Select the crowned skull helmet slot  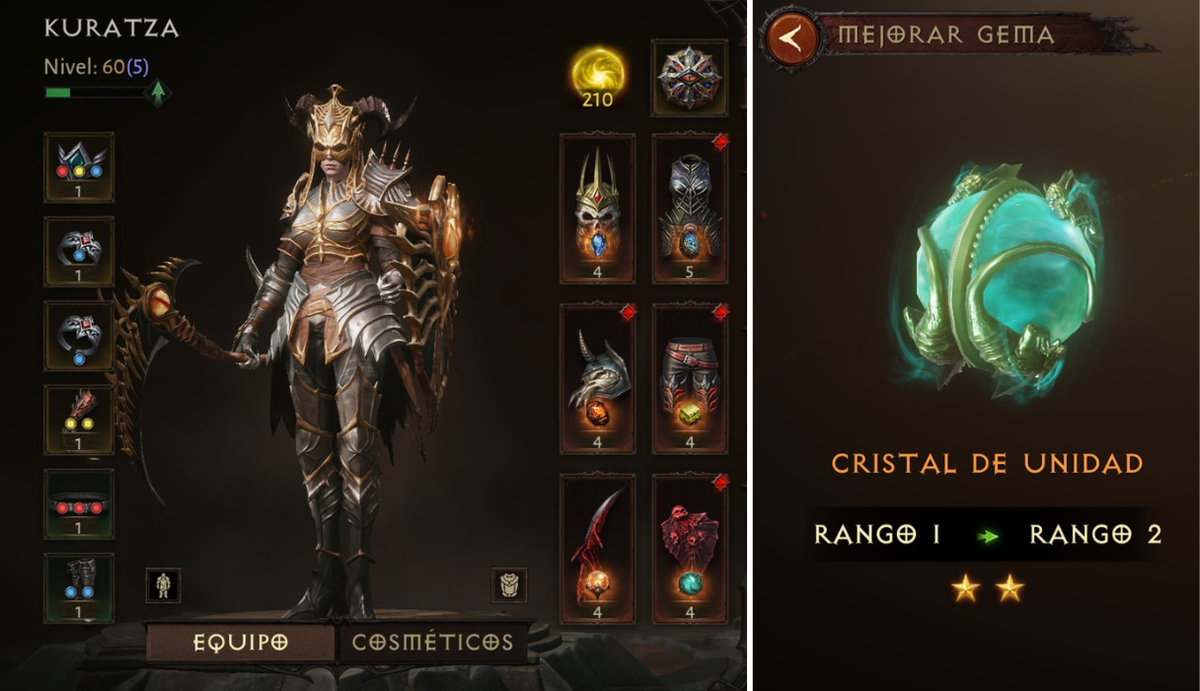point(597,208)
